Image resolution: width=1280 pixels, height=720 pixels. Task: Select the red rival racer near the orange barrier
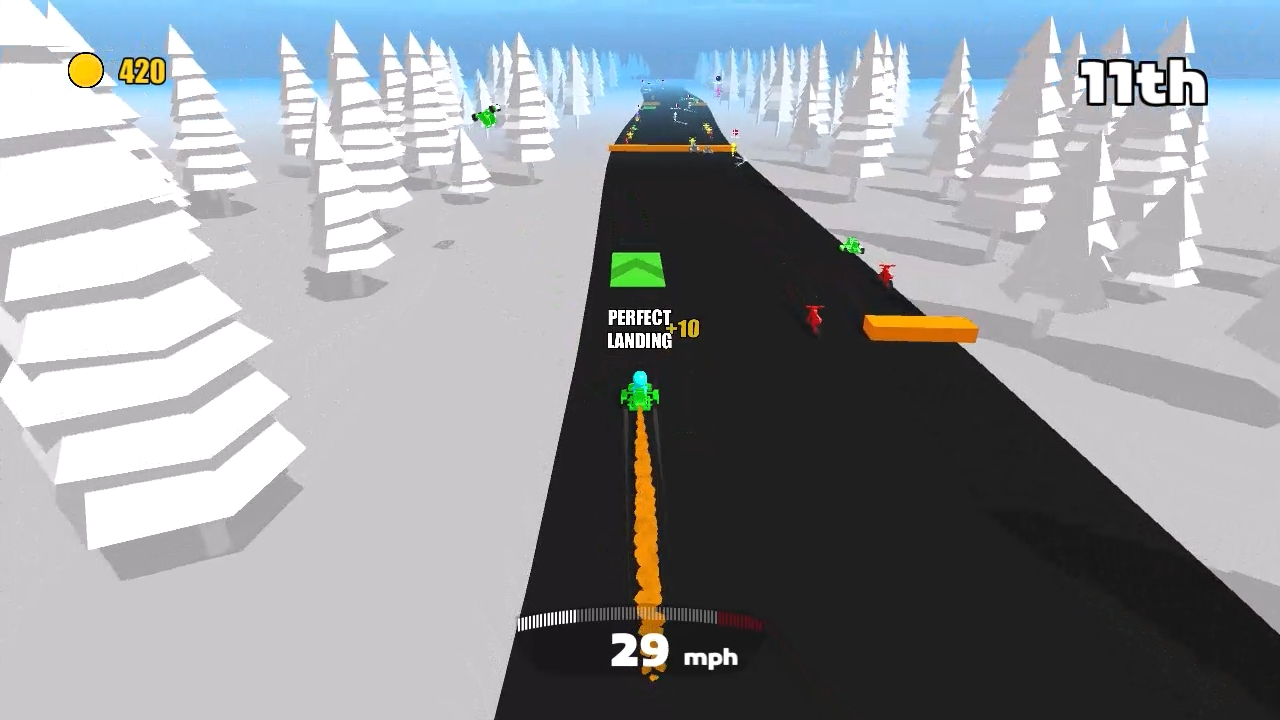(x=886, y=272)
